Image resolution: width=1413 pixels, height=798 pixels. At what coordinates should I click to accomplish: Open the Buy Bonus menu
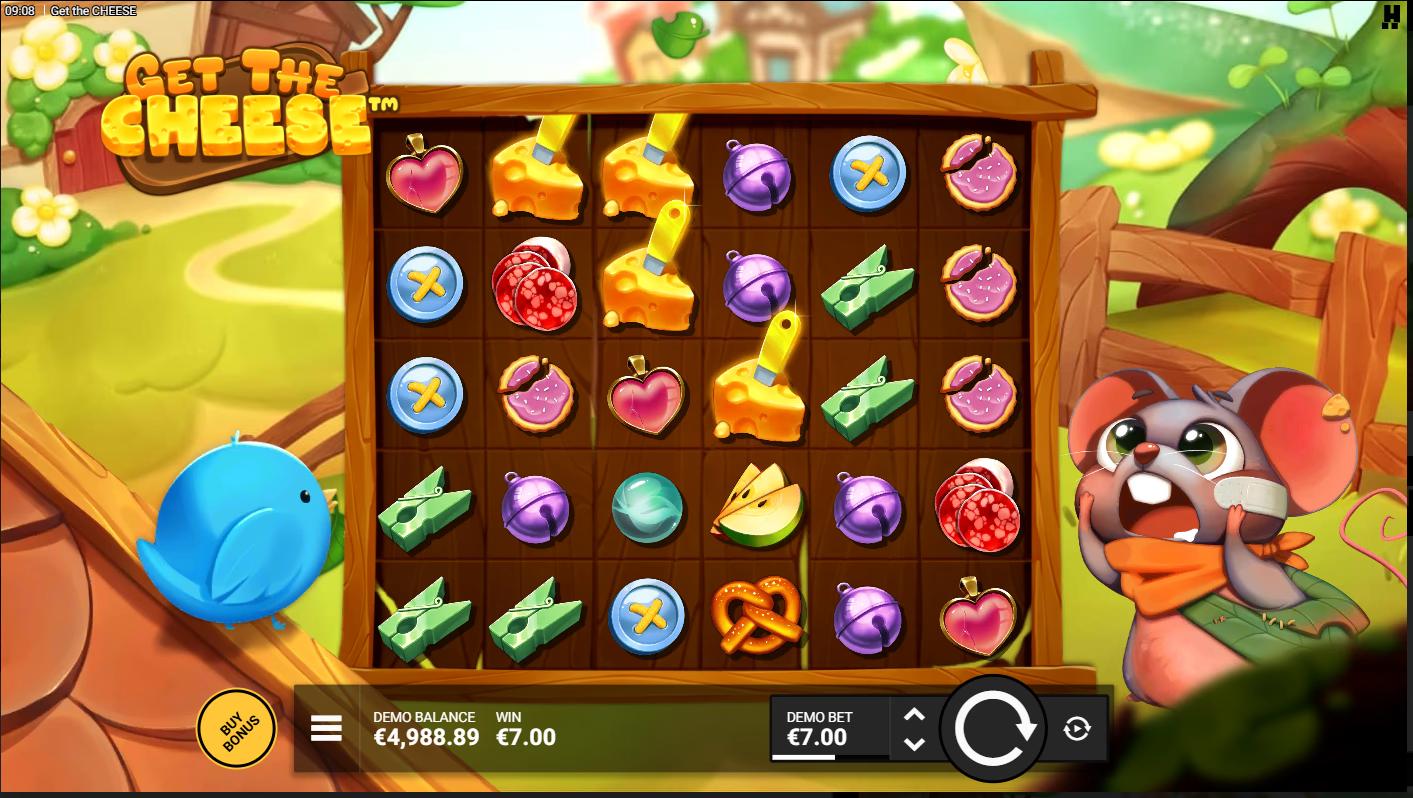236,728
